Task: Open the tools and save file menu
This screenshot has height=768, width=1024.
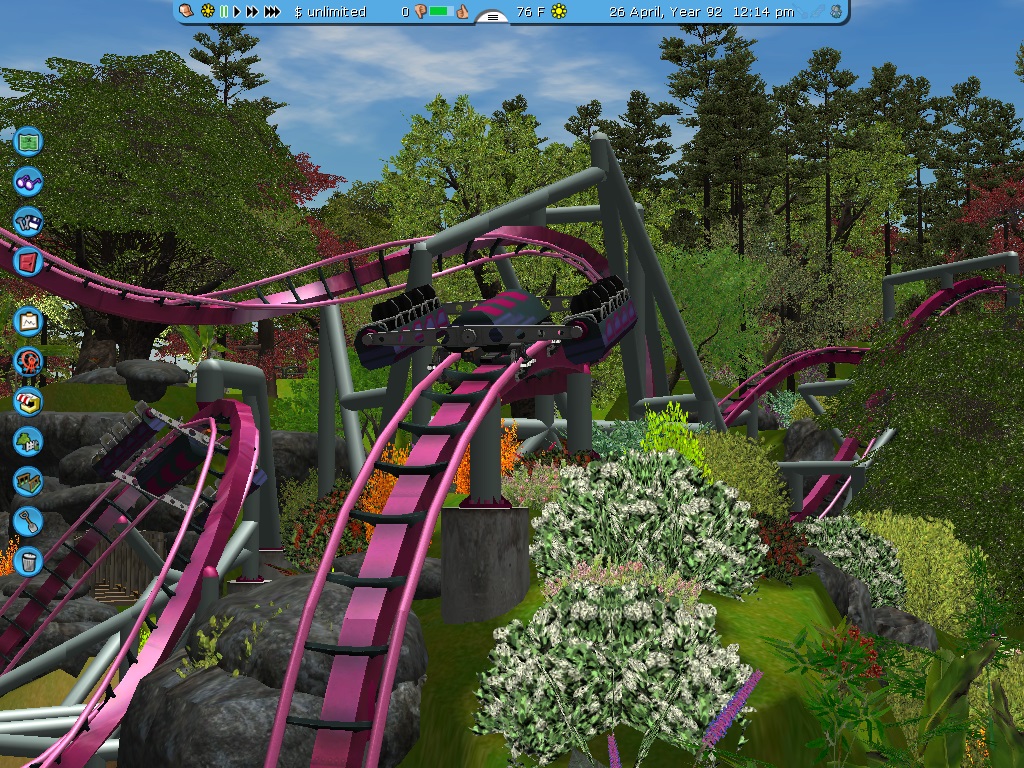Action: coord(29,222)
